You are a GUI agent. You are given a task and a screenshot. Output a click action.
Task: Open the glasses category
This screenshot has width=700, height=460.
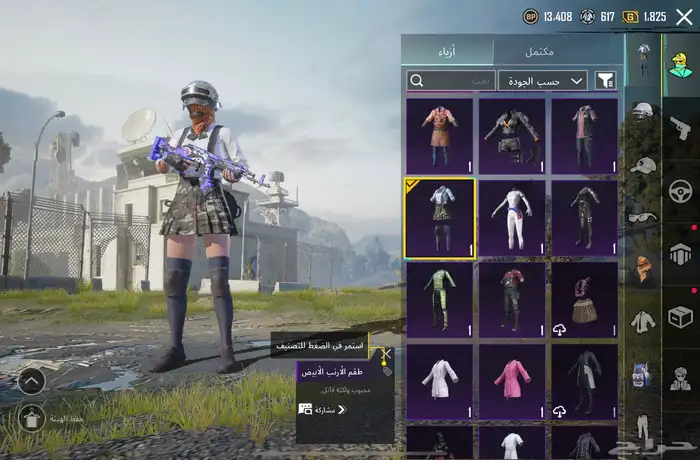[643, 217]
